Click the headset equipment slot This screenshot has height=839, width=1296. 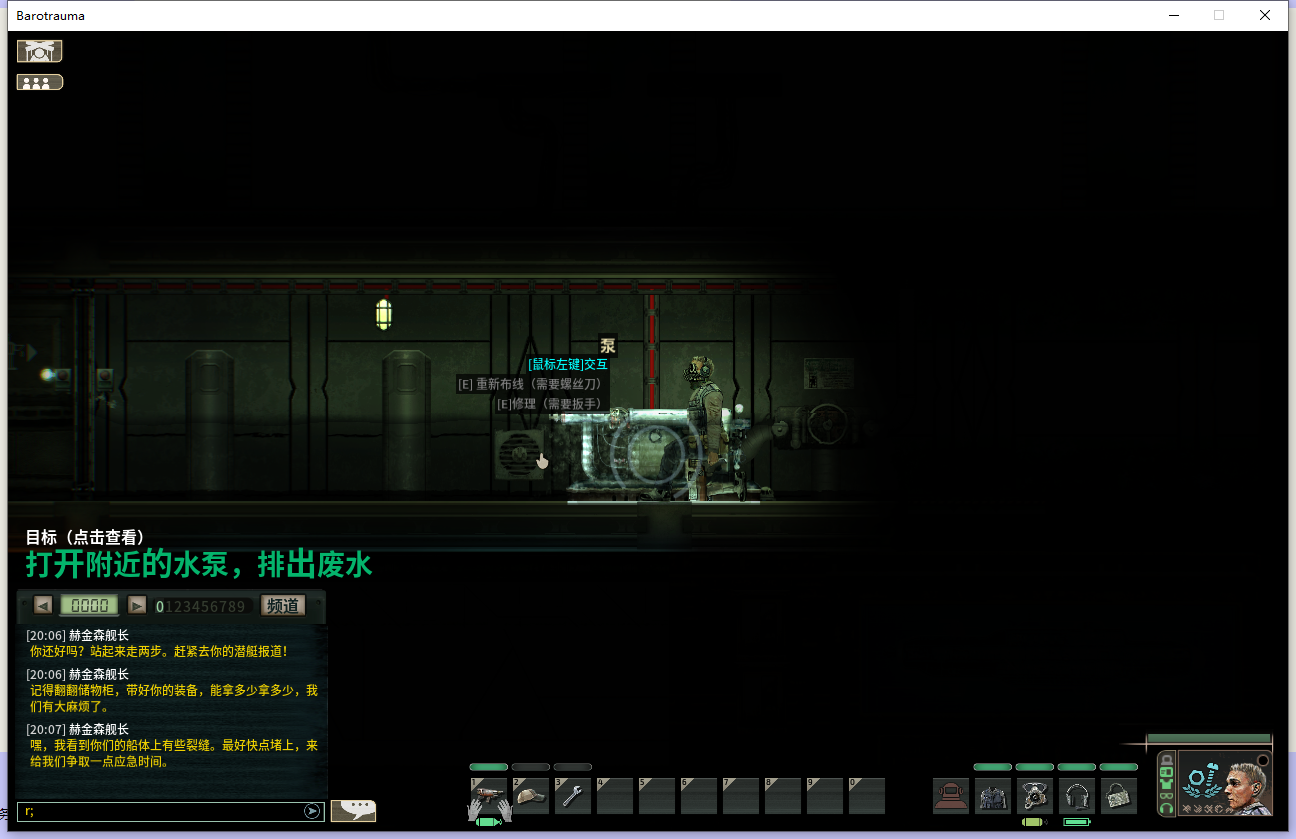pyautogui.click(x=1077, y=796)
